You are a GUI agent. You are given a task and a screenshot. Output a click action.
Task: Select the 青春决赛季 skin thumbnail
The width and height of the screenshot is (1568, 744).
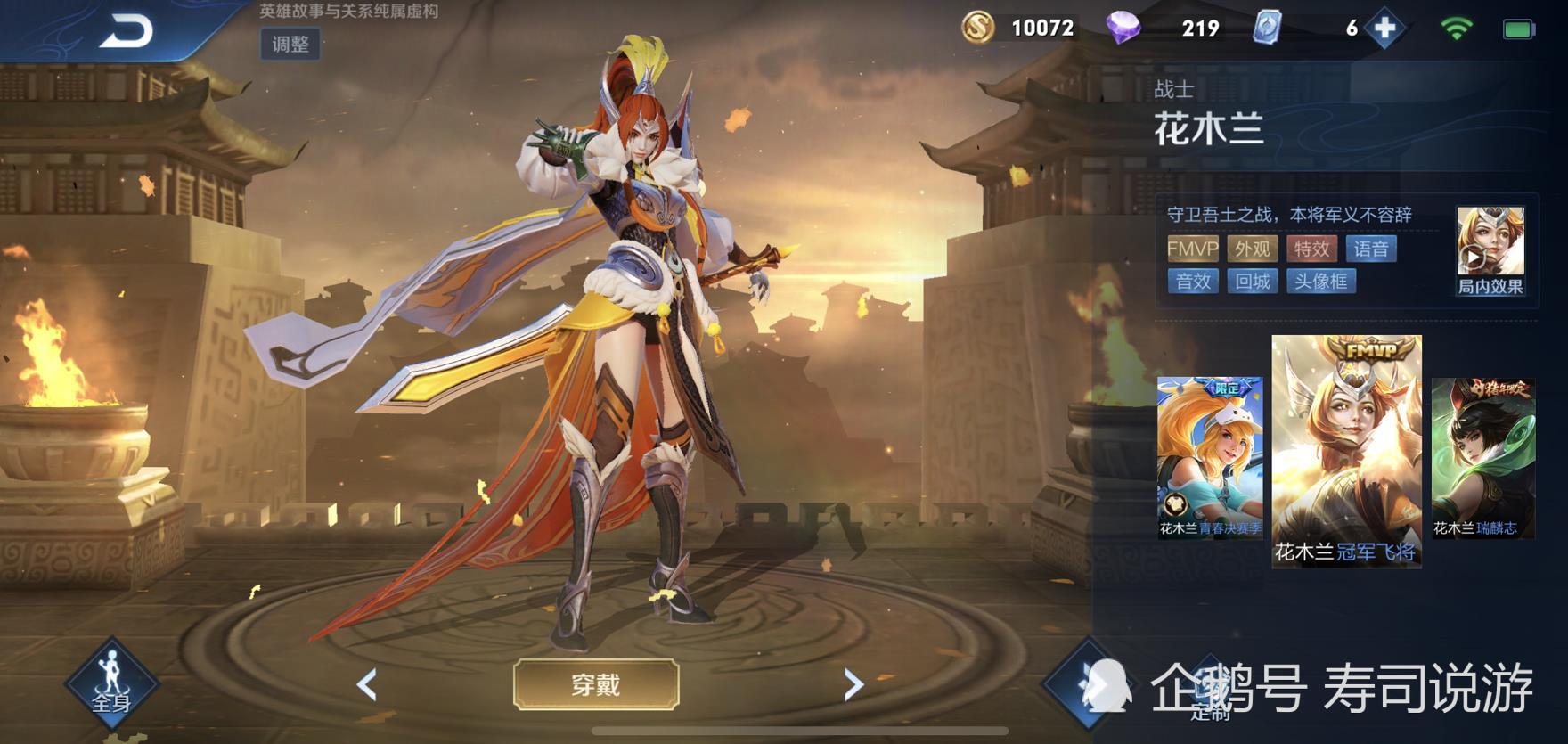(1209, 457)
